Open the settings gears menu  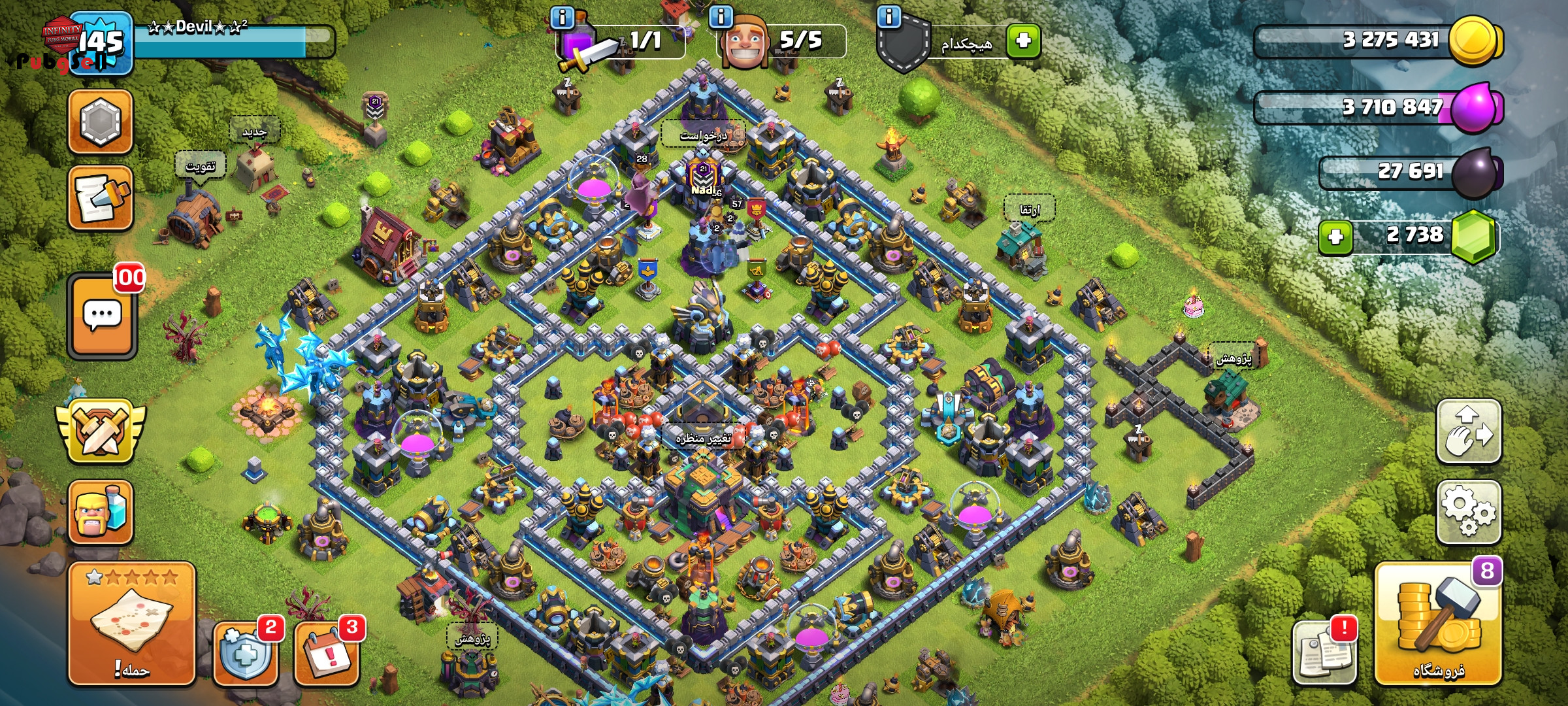pos(1468,512)
